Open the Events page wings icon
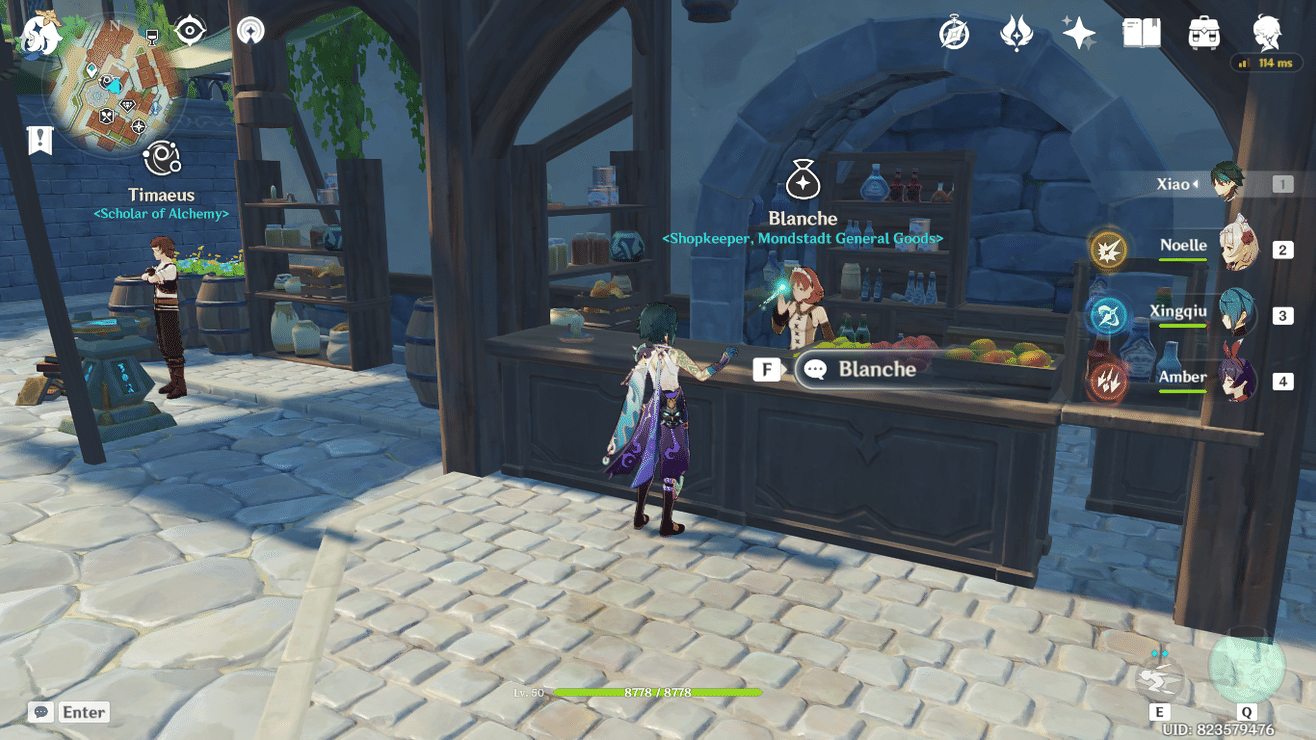 1016,32
